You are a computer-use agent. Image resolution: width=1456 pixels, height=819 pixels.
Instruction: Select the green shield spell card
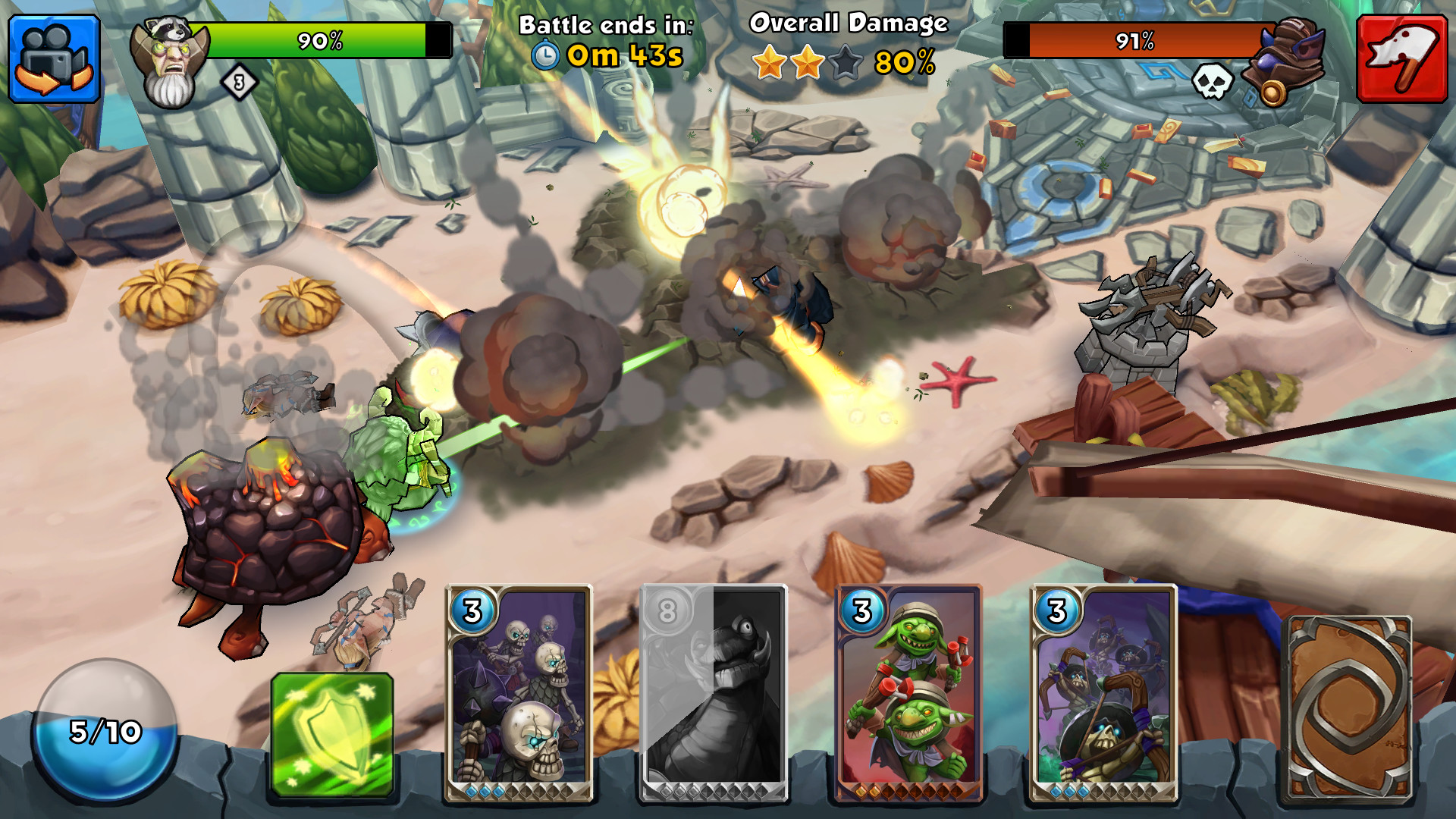(x=332, y=734)
